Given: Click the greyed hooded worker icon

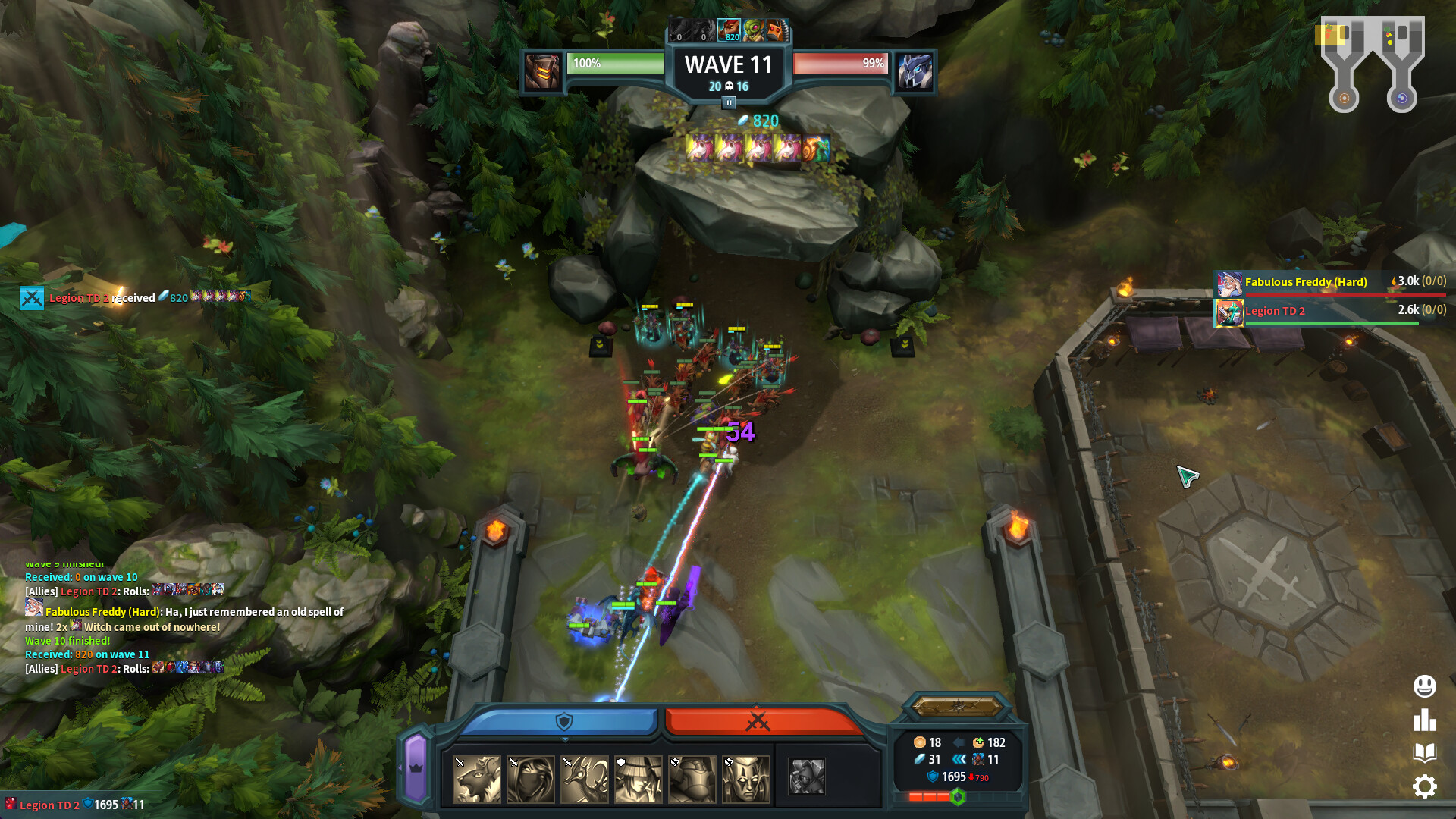Looking at the screenshot, I should click(x=806, y=777).
